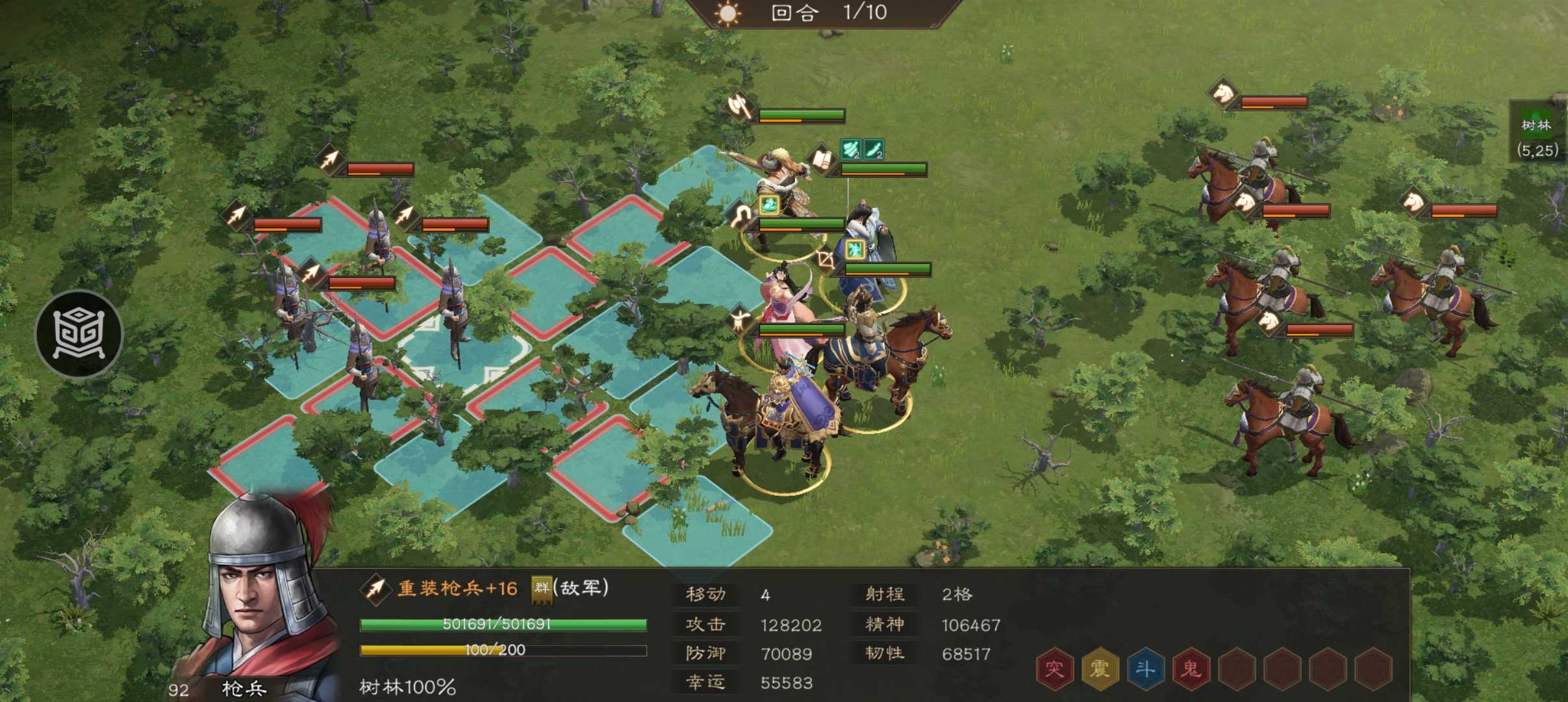Click the green buff icon with counter 2 on the blond warrior
1568x702 pixels.
pos(850,150)
